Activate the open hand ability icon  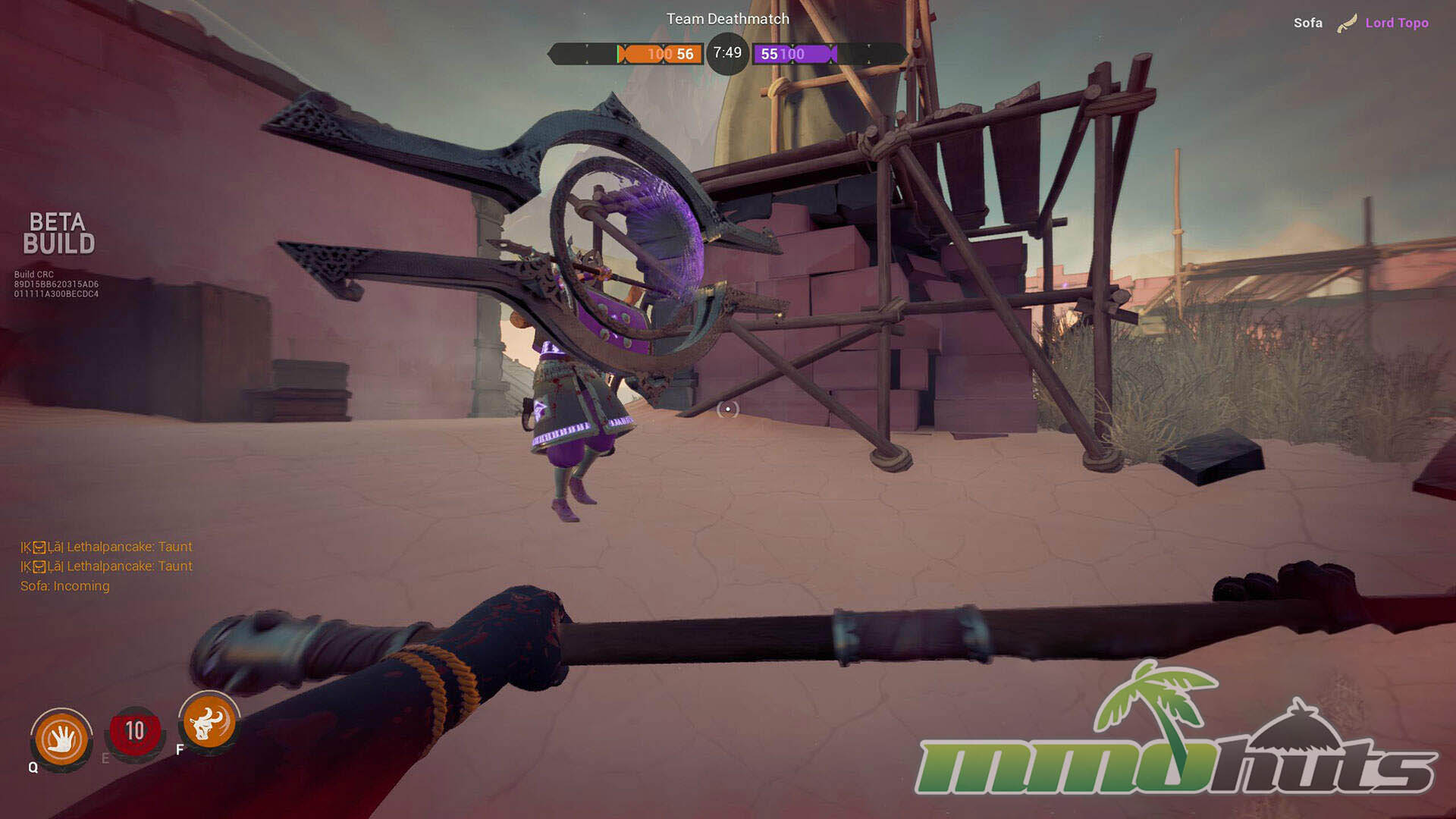[x=61, y=739]
